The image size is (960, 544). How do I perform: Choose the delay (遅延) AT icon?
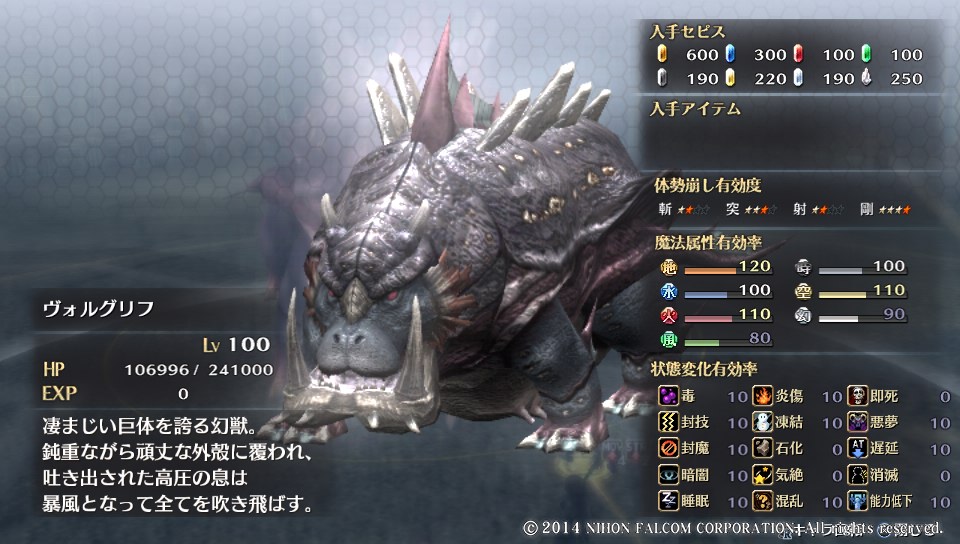pos(858,449)
